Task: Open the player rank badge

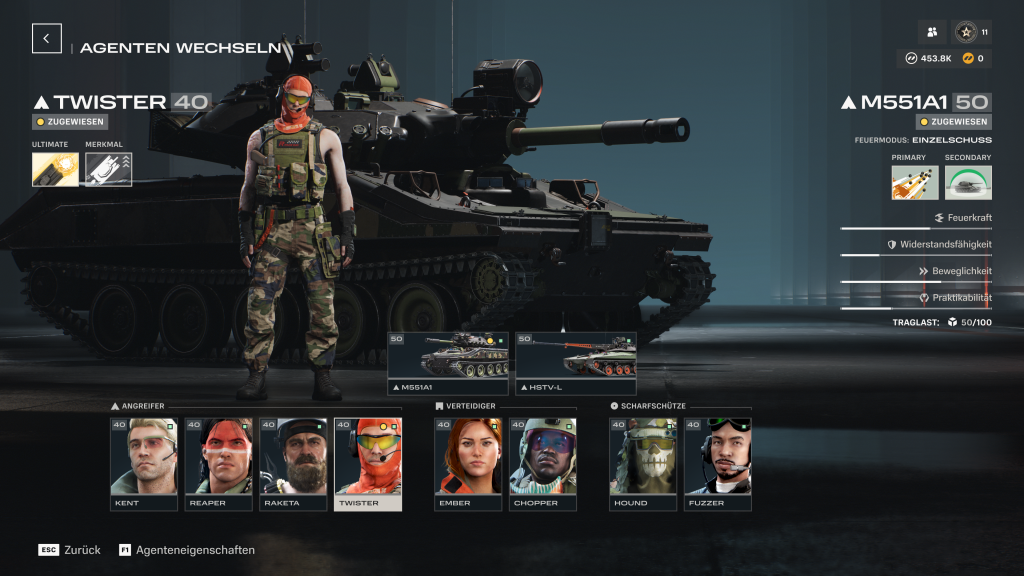Action: (966, 33)
